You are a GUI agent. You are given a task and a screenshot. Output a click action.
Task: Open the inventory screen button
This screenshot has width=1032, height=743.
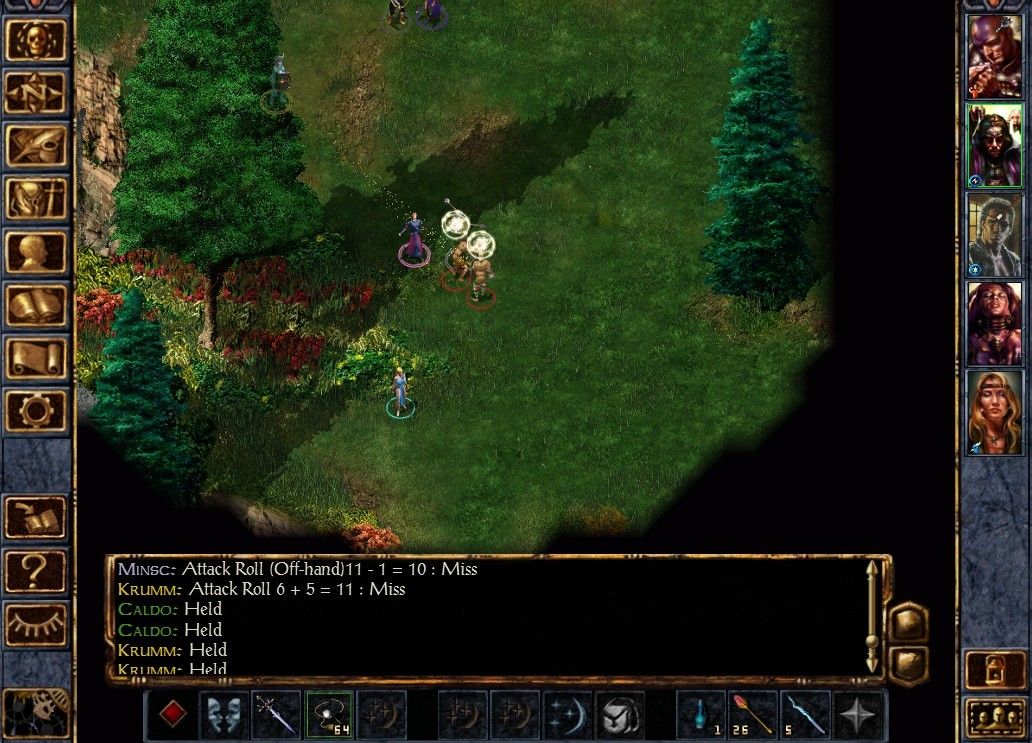coord(37,199)
